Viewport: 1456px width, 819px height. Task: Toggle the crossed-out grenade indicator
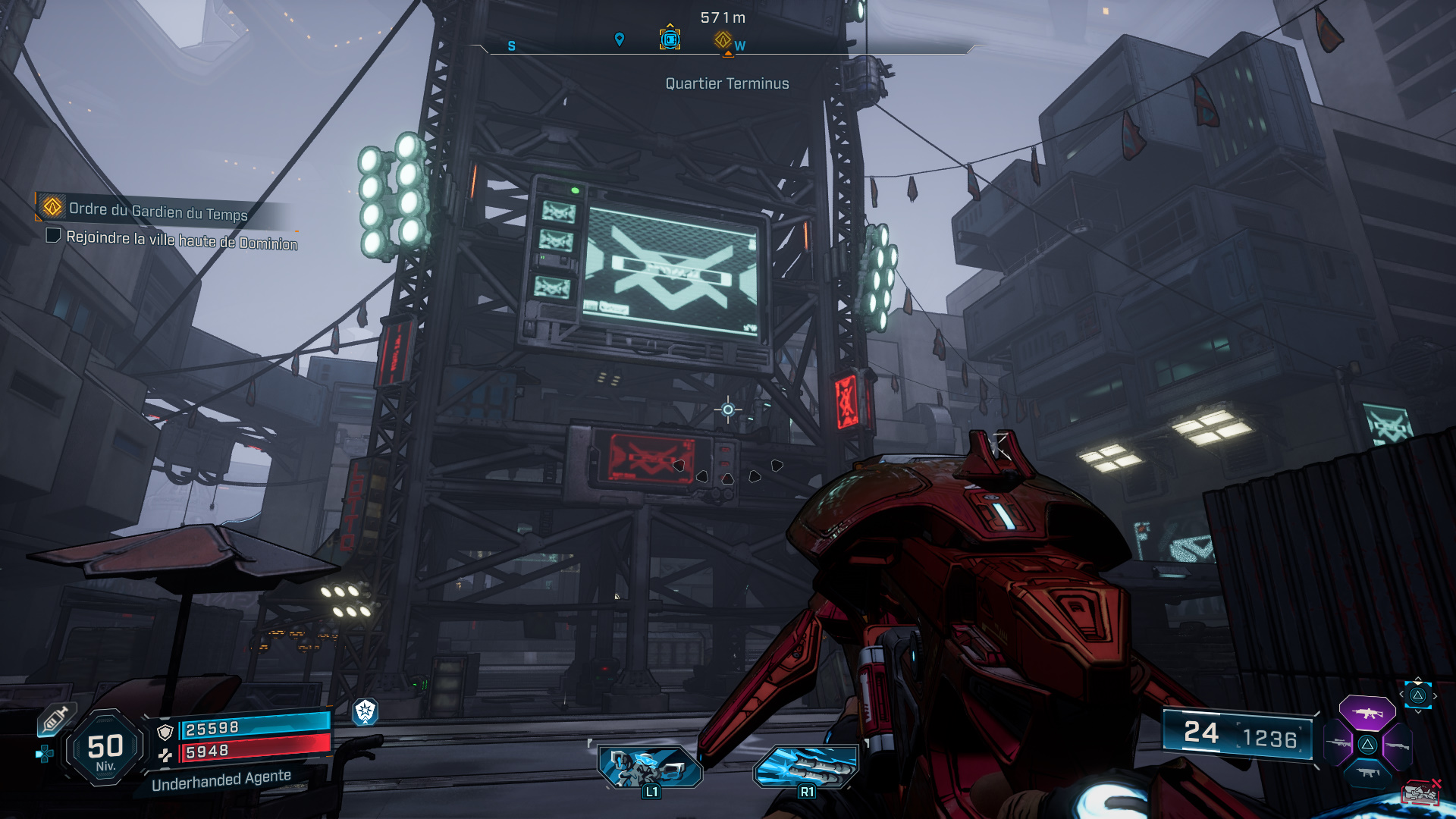pos(1420,792)
